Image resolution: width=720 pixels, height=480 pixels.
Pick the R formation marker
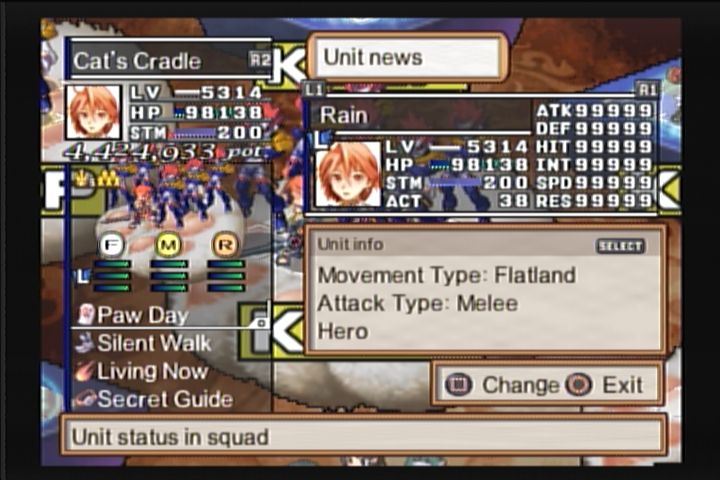[226, 243]
